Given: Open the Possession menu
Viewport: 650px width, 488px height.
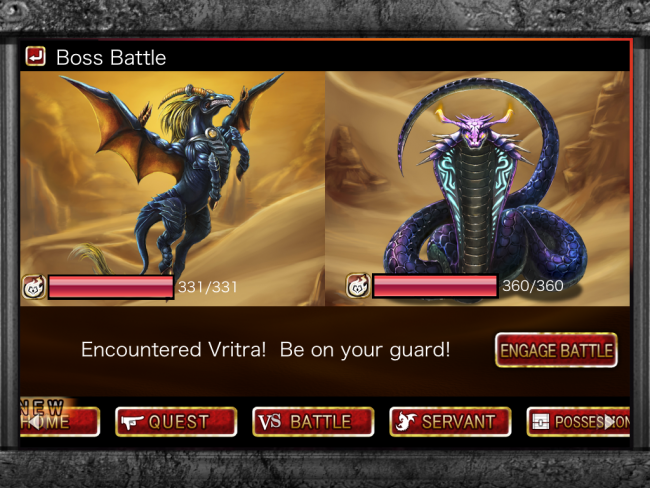Looking at the screenshot, I should tap(578, 422).
